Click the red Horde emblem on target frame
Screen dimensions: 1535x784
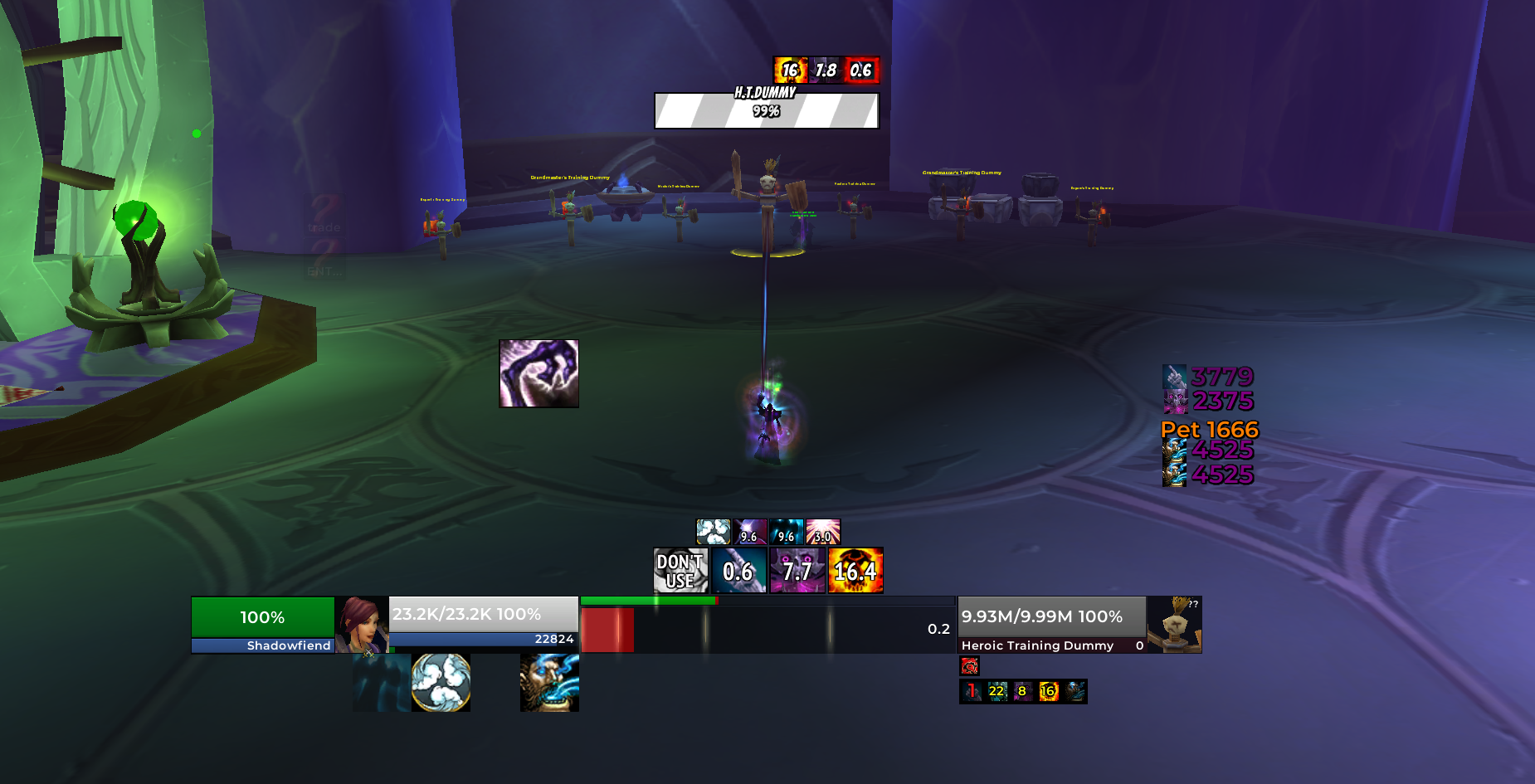(x=969, y=665)
